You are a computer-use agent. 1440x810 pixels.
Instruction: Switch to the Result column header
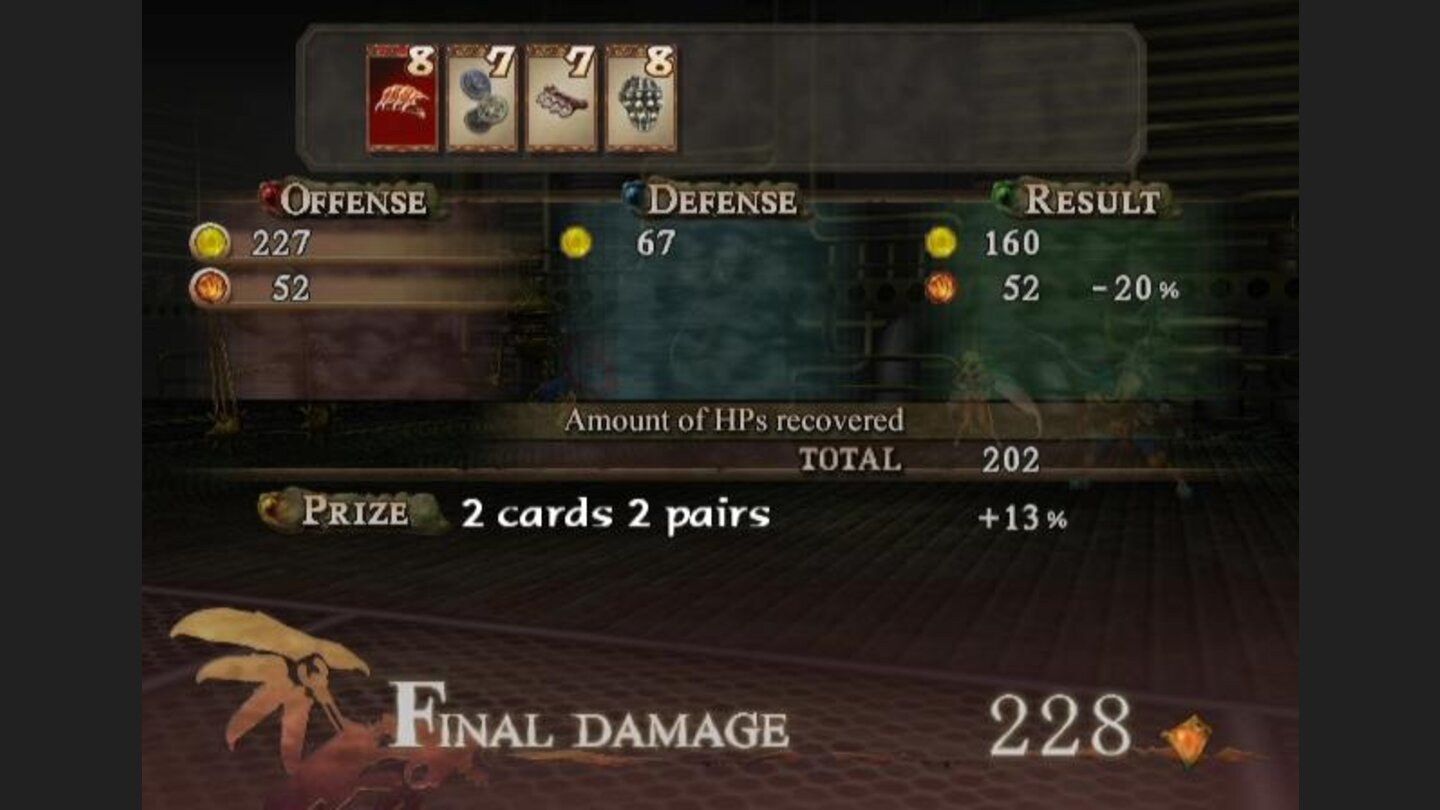(x=1094, y=200)
